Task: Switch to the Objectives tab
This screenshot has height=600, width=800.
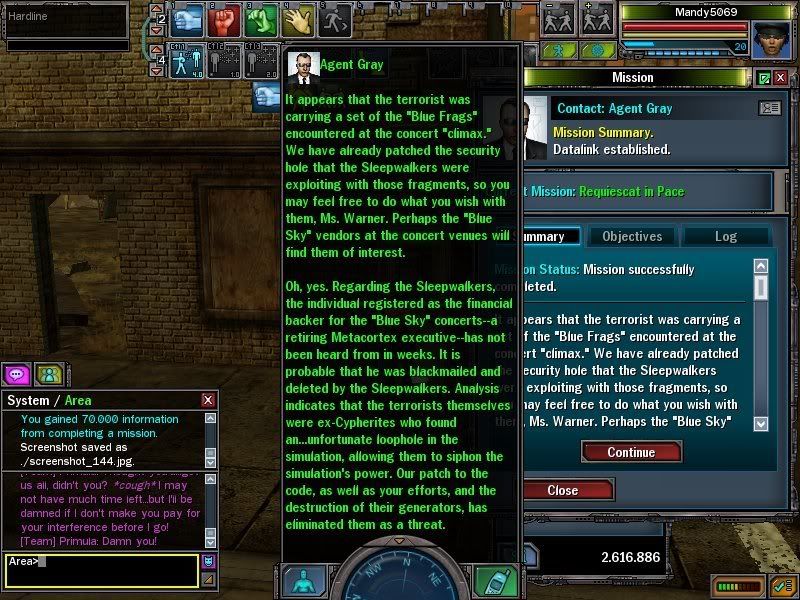Action: coord(632,237)
